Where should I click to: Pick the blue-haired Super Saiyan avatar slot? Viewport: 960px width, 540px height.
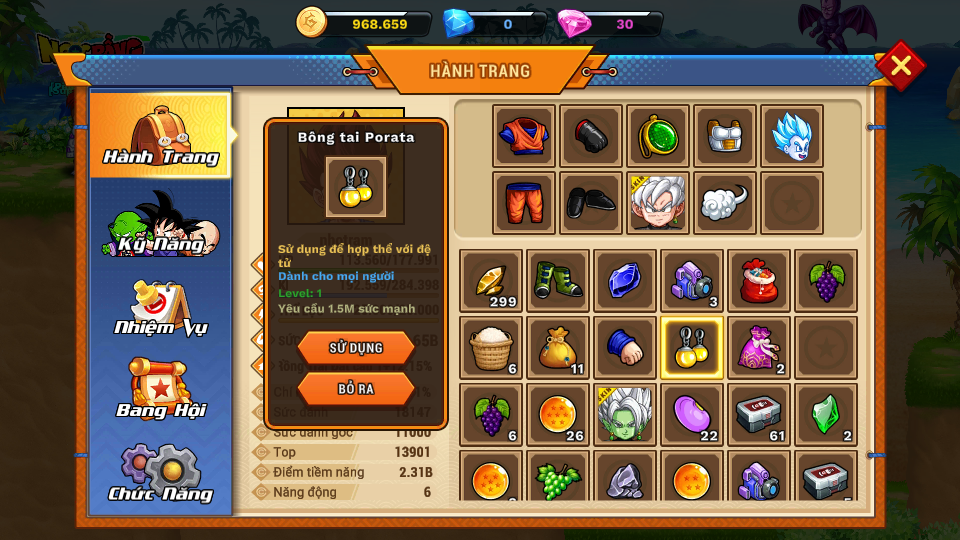coord(792,136)
